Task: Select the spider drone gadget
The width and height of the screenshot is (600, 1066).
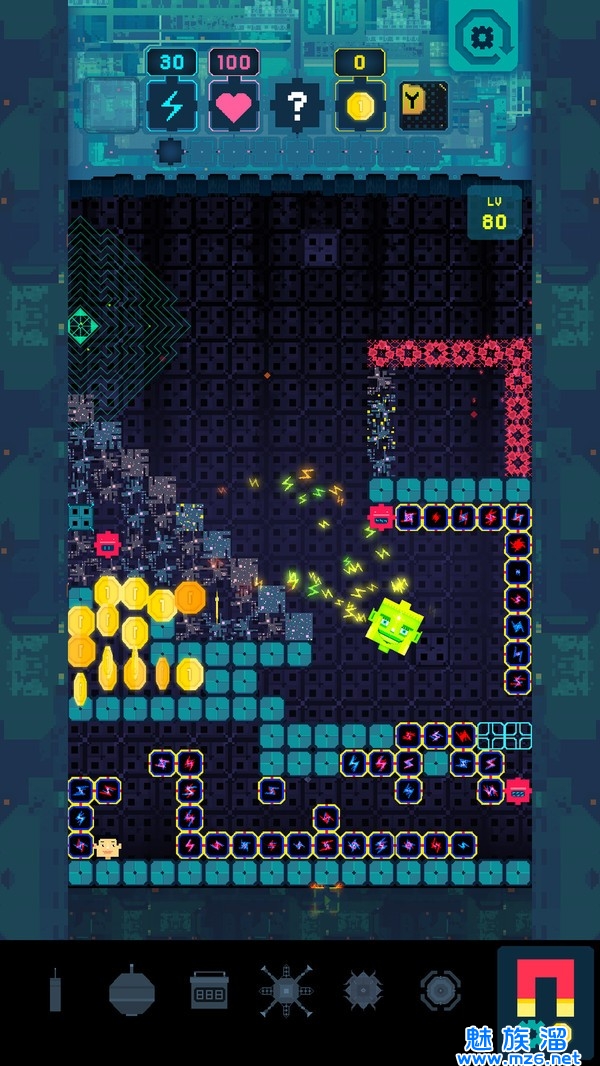Action: click(x=286, y=991)
